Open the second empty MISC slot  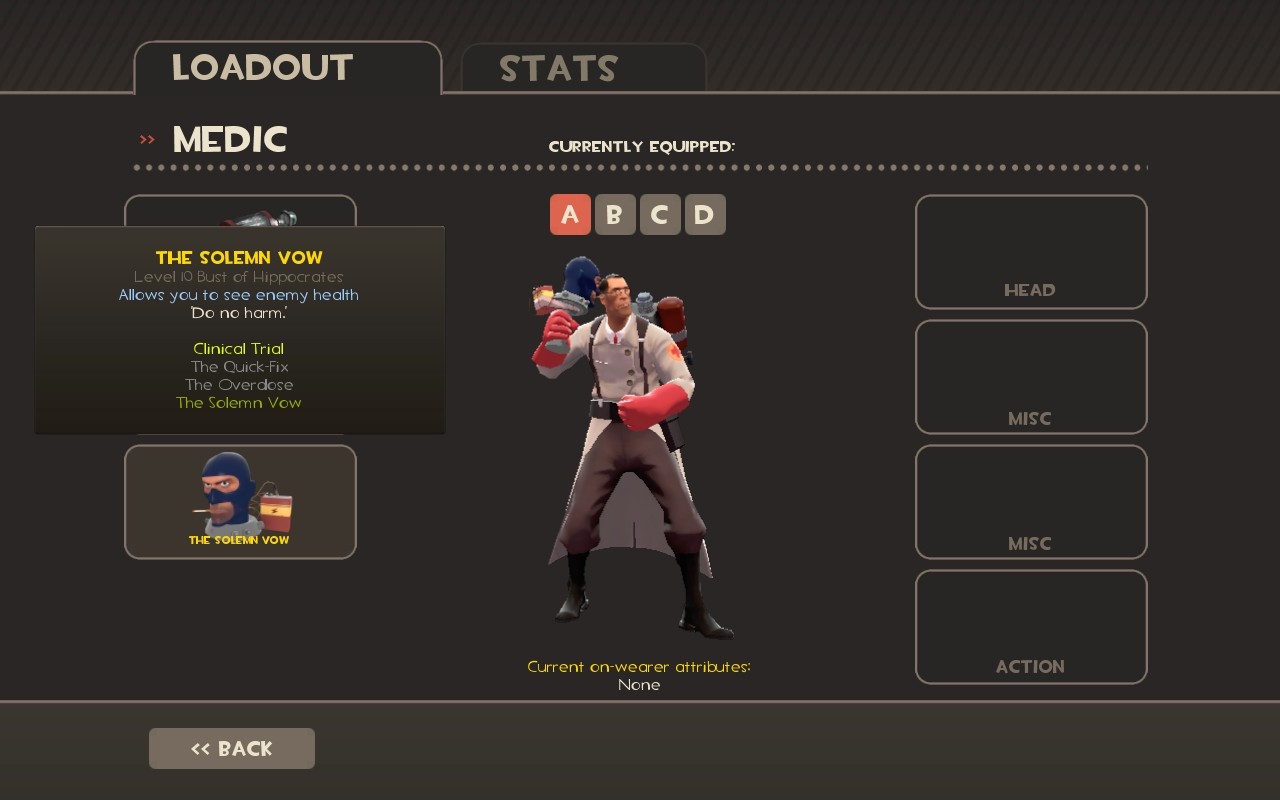pos(1030,502)
